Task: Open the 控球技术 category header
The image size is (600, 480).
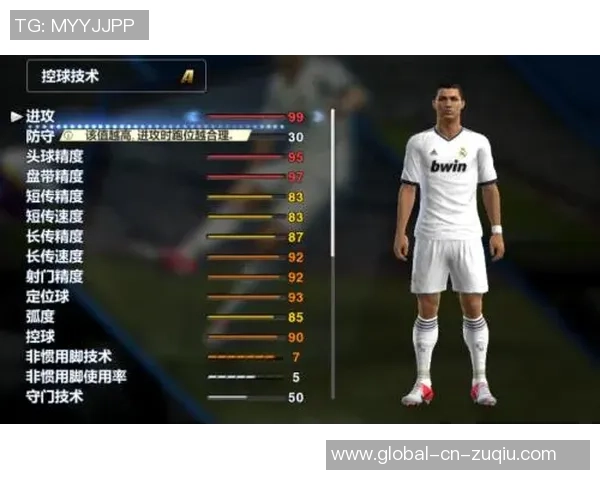Action: coord(116,76)
